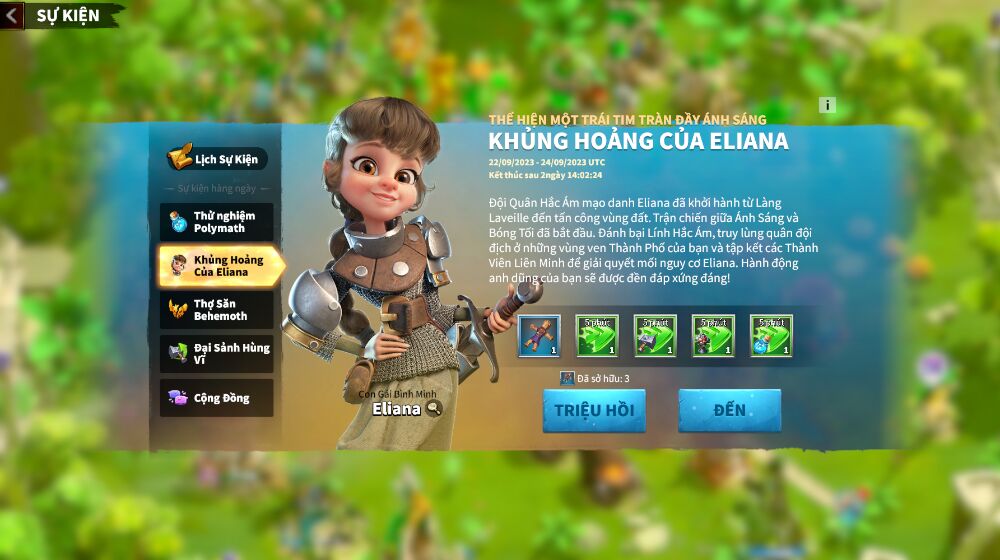Tap the ĐẾN go button

pyautogui.click(x=729, y=411)
